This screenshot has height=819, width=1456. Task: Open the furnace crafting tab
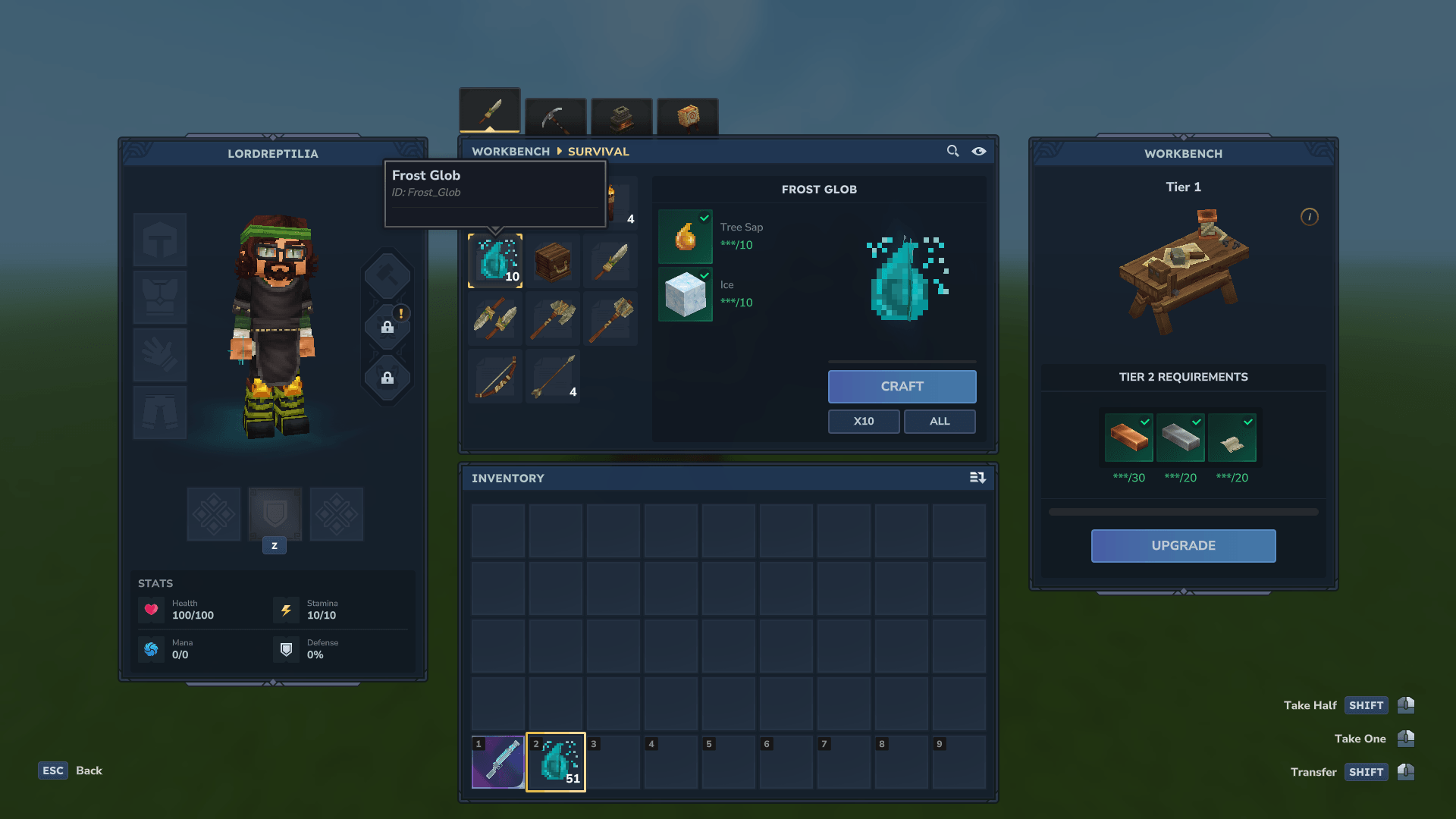621,118
